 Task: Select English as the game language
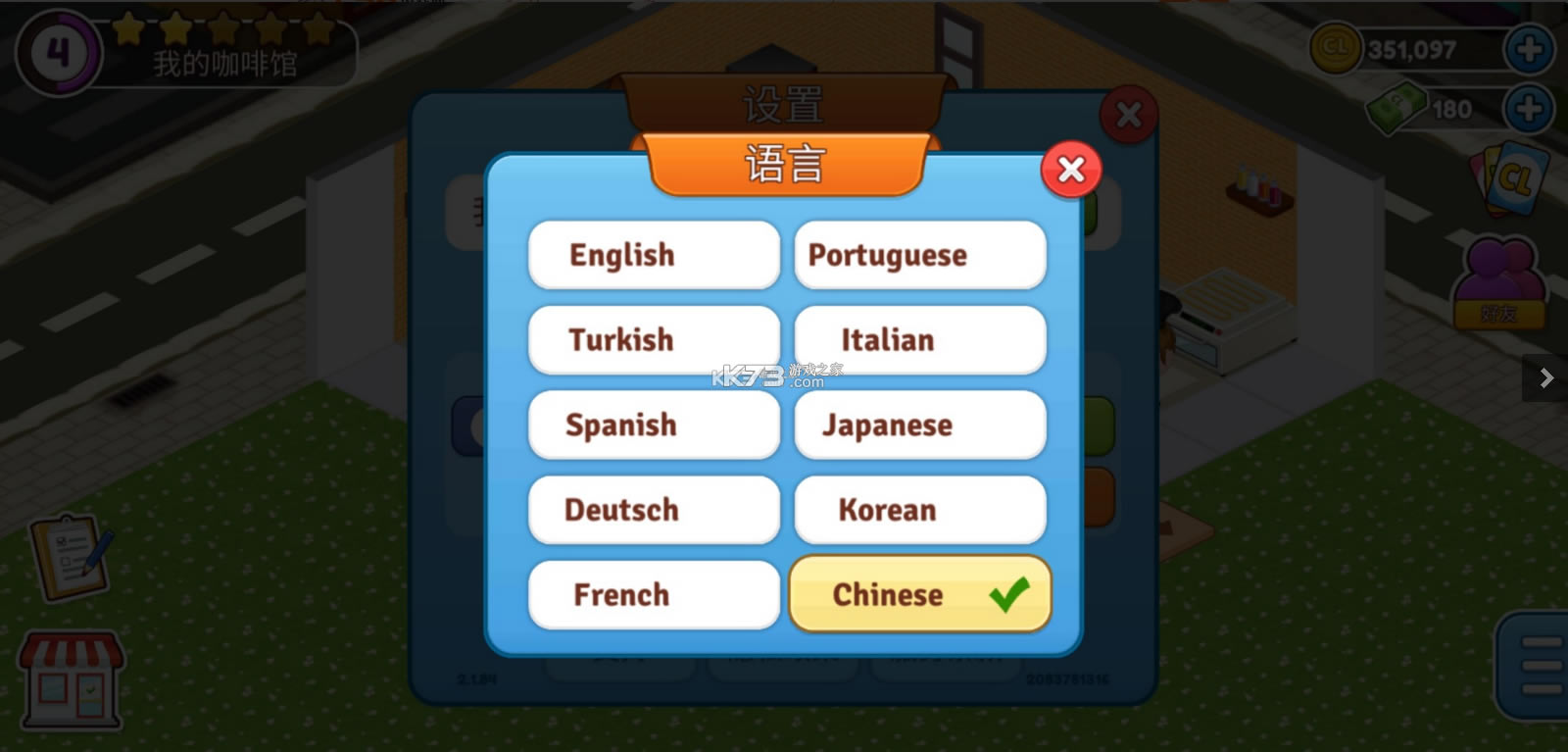point(653,255)
